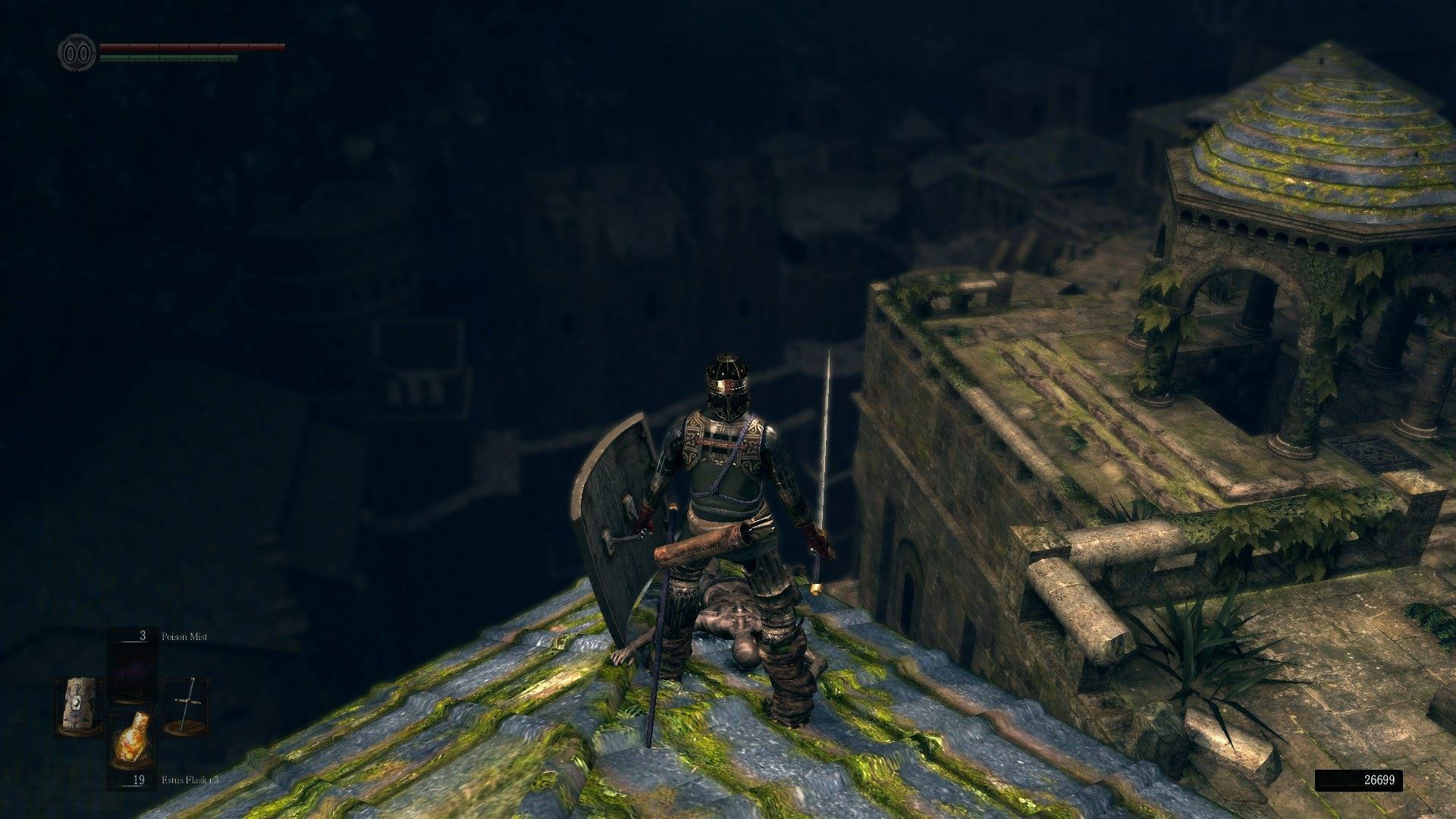
Task: Click the sword icon in the right-hand slot frame
Action: point(188,703)
